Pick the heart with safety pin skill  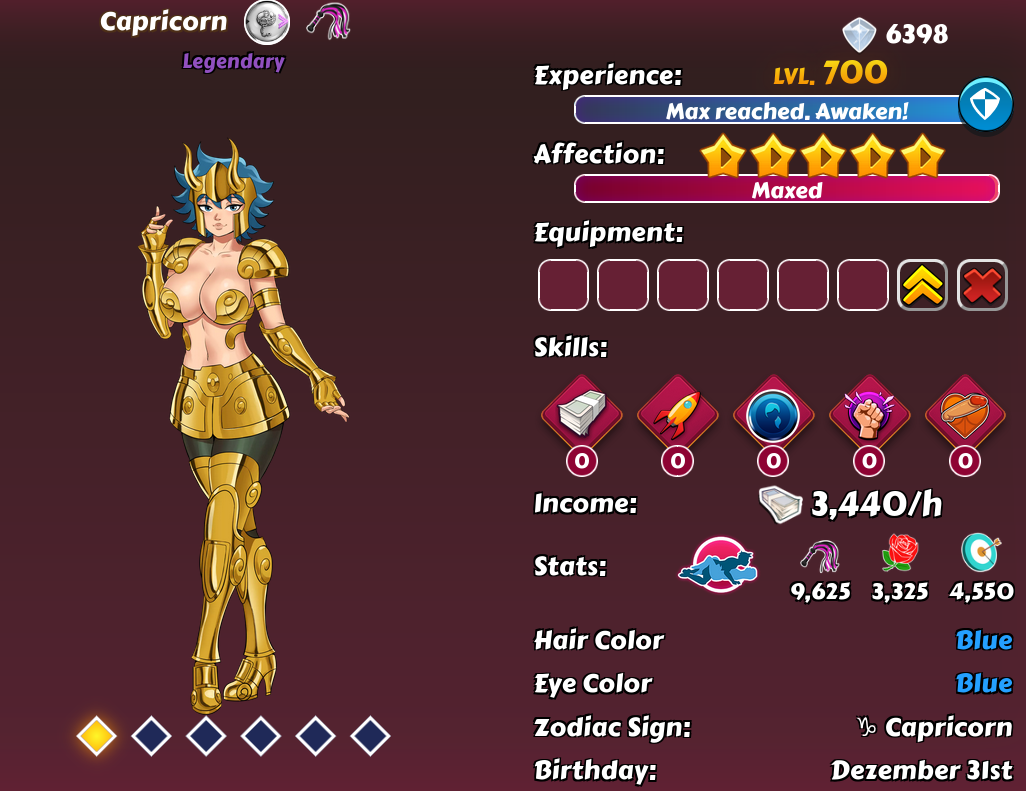click(965, 414)
